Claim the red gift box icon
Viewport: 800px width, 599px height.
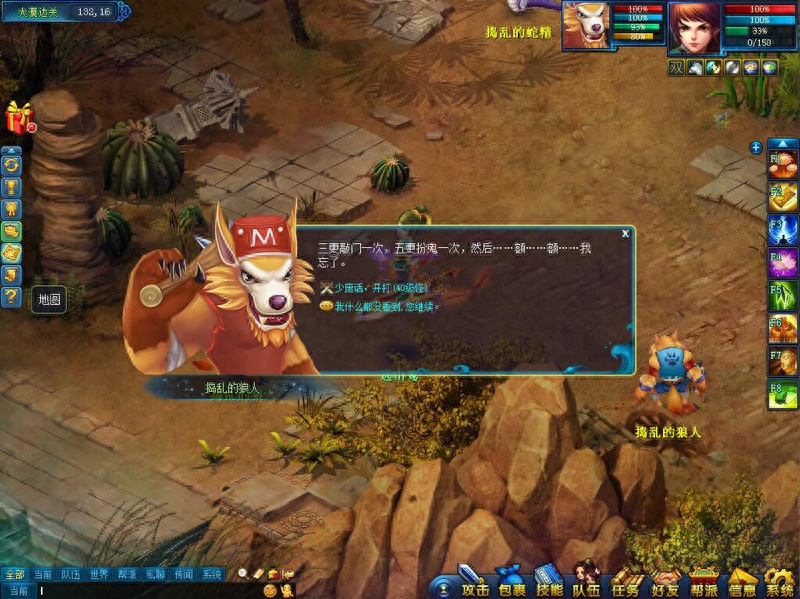pos(18,117)
